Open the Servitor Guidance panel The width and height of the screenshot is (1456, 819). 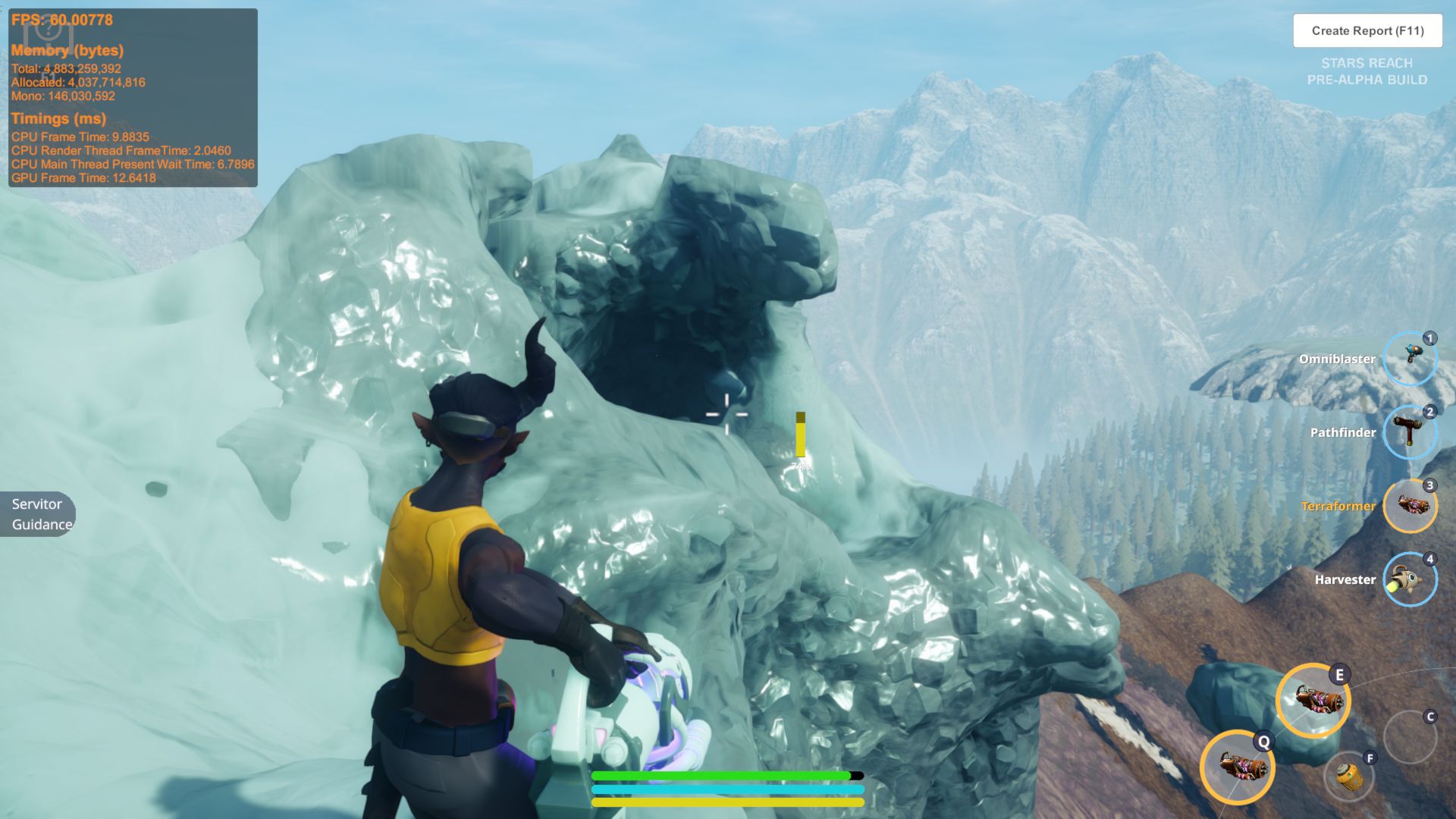(x=38, y=514)
